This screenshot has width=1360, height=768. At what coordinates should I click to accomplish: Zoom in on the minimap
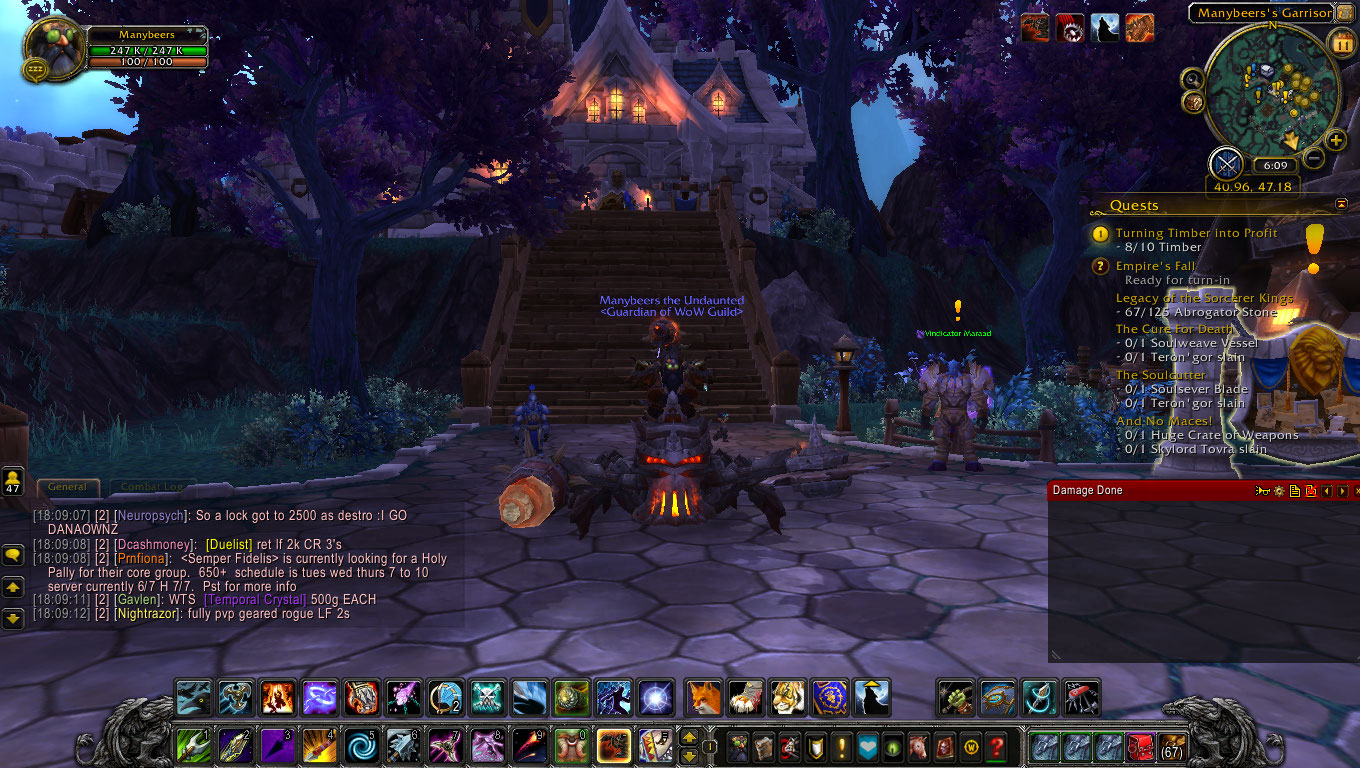(1336, 141)
